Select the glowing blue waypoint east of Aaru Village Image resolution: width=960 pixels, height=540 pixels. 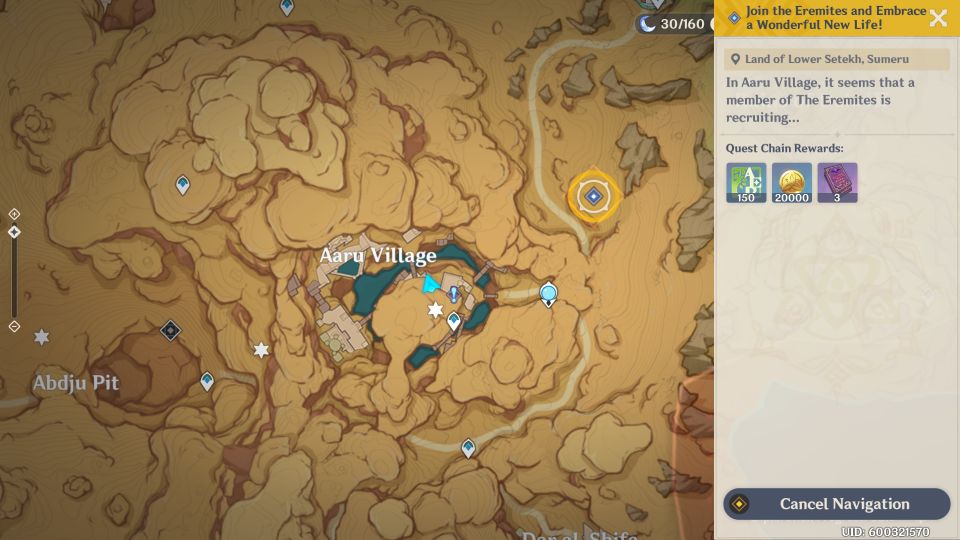pyautogui.click(x=548, y=294)
